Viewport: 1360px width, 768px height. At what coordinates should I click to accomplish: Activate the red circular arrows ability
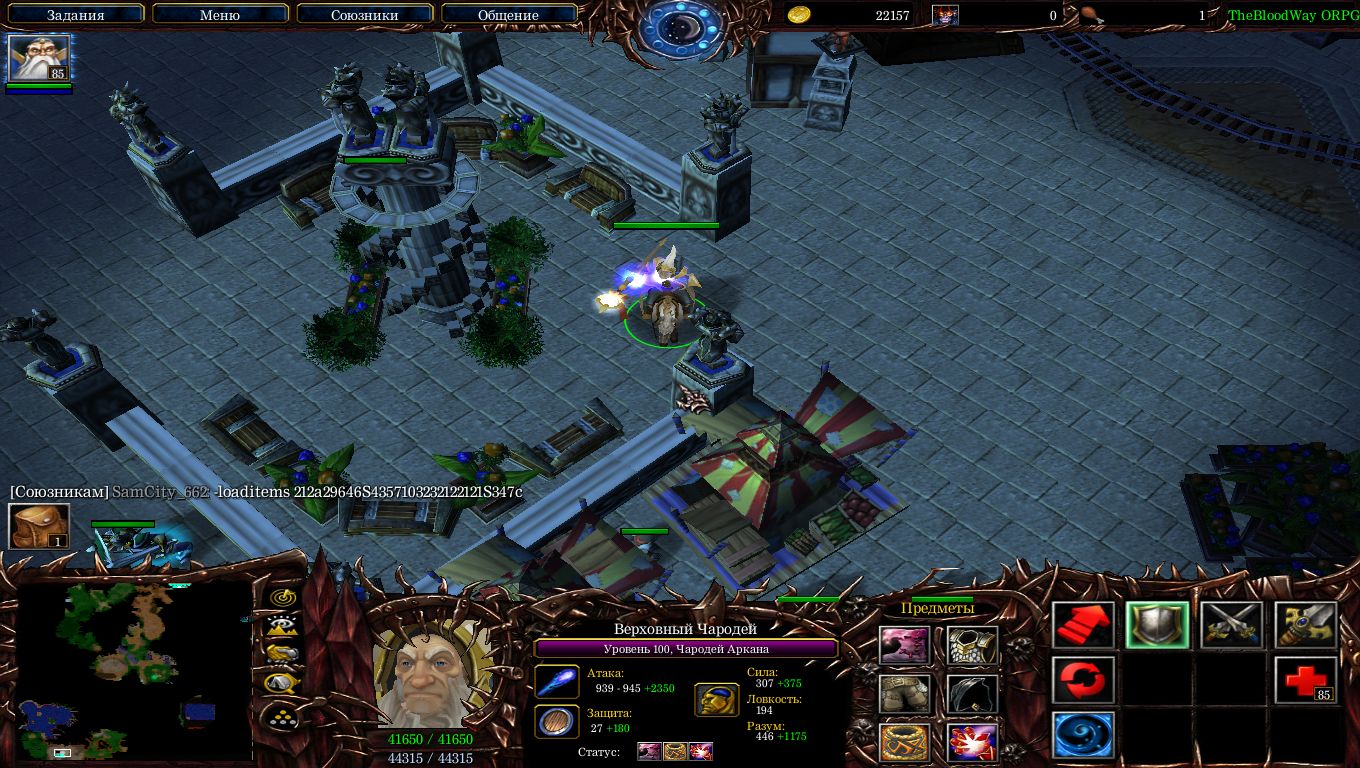[x=1083, y=681]
